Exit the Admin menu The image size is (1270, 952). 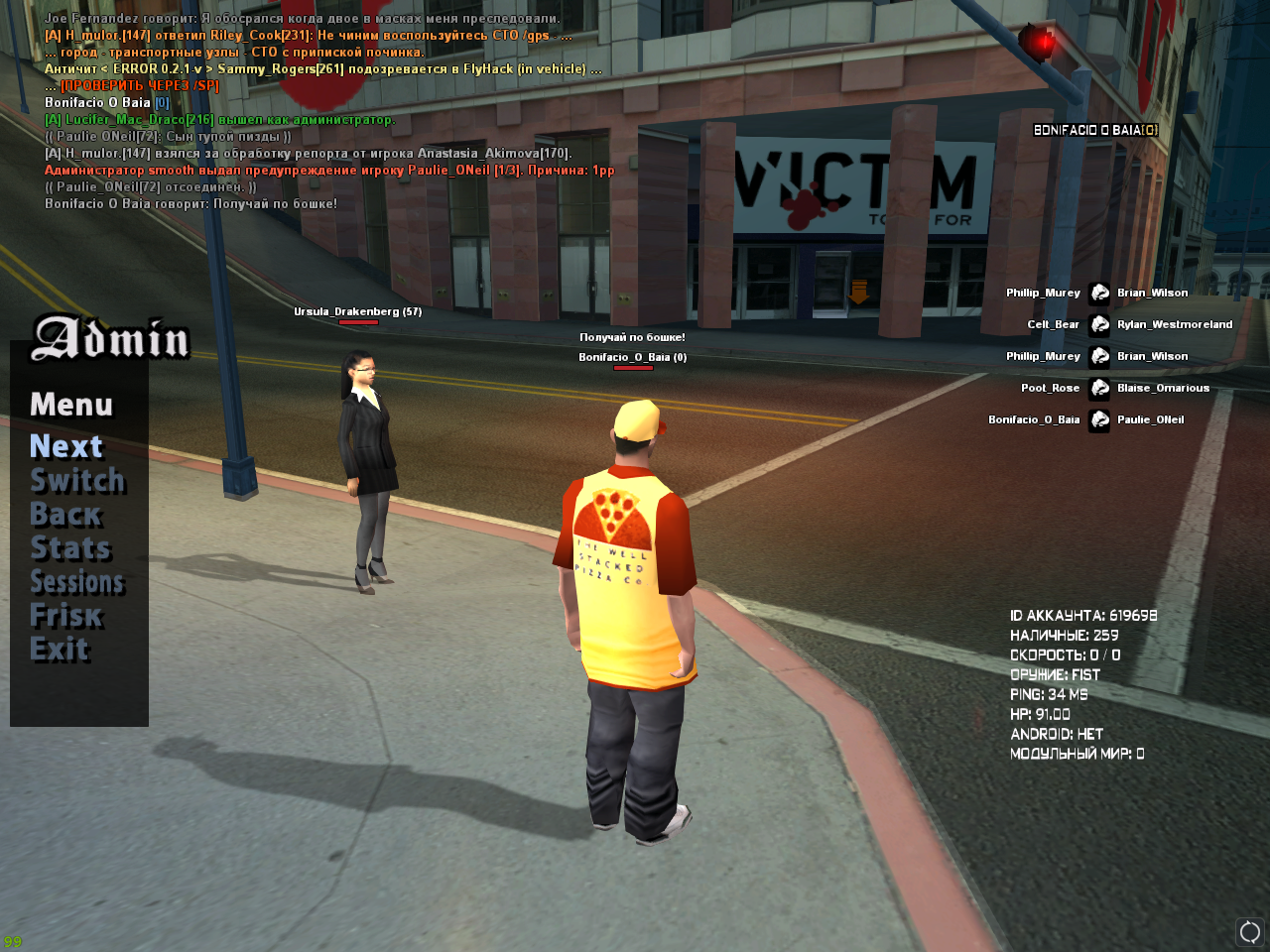60,650
